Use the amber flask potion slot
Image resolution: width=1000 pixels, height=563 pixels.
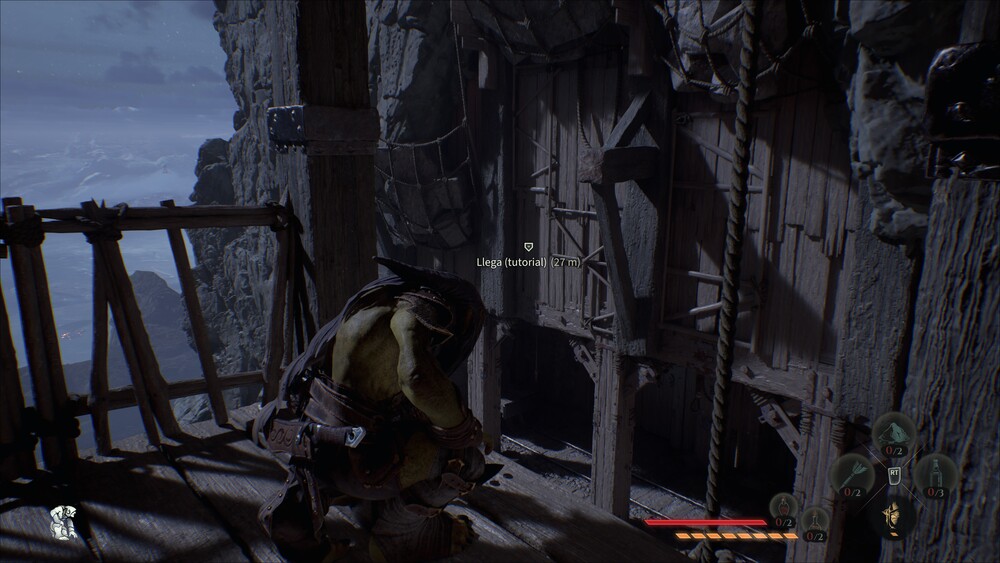click(x=815, y=522)
